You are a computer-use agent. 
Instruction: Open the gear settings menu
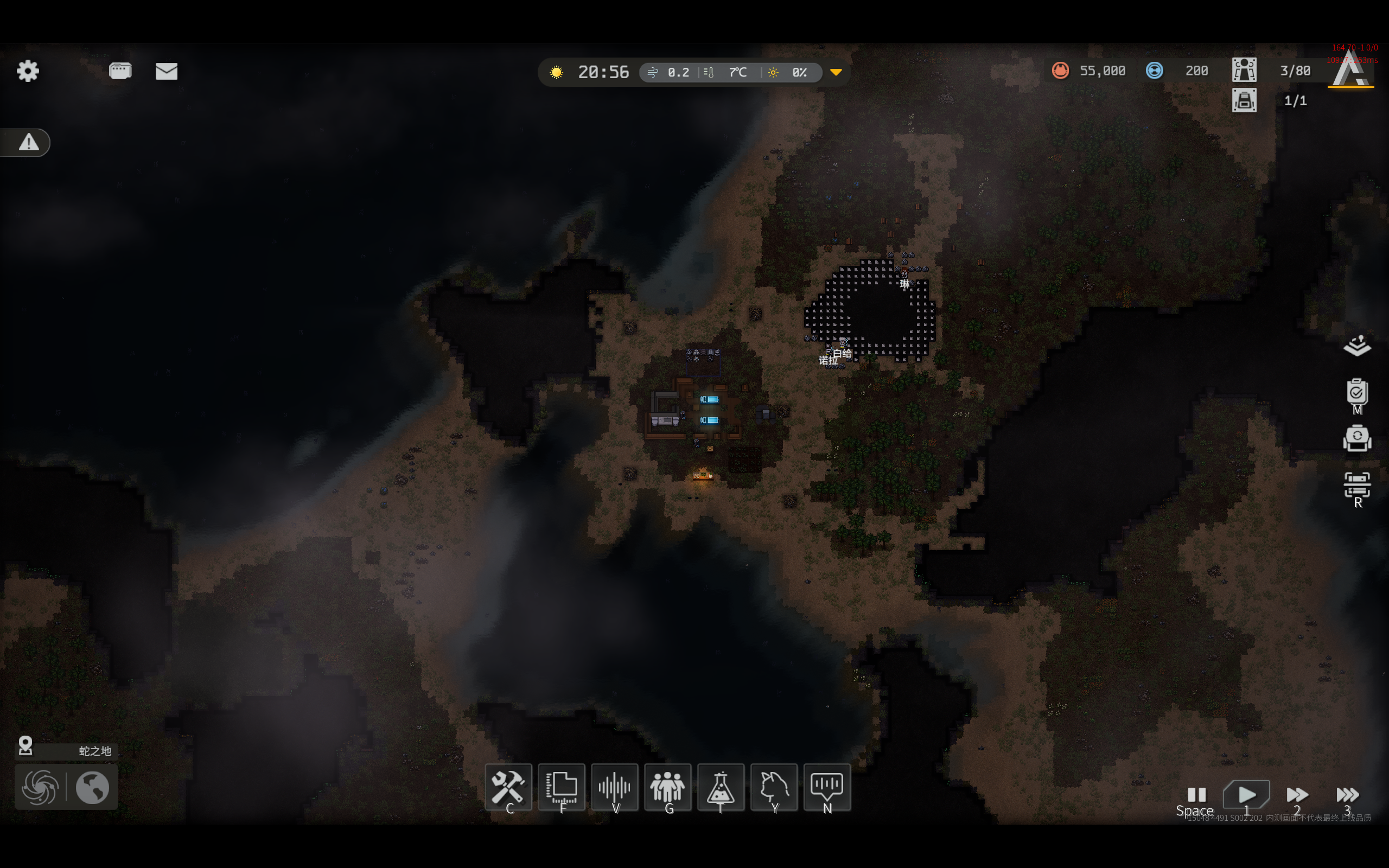tap(28, 71)
